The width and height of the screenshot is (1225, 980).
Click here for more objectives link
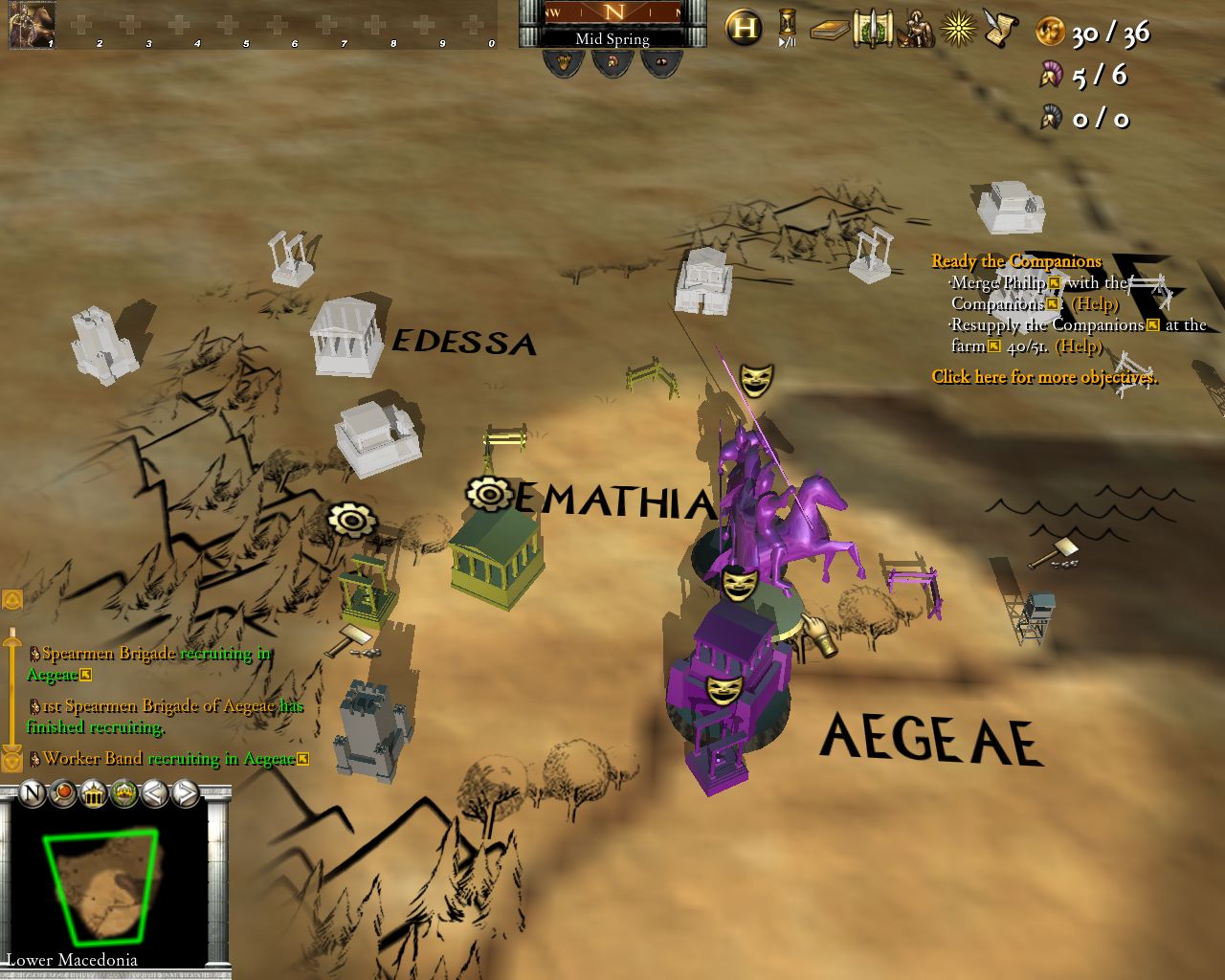[x=1043, y=378]
